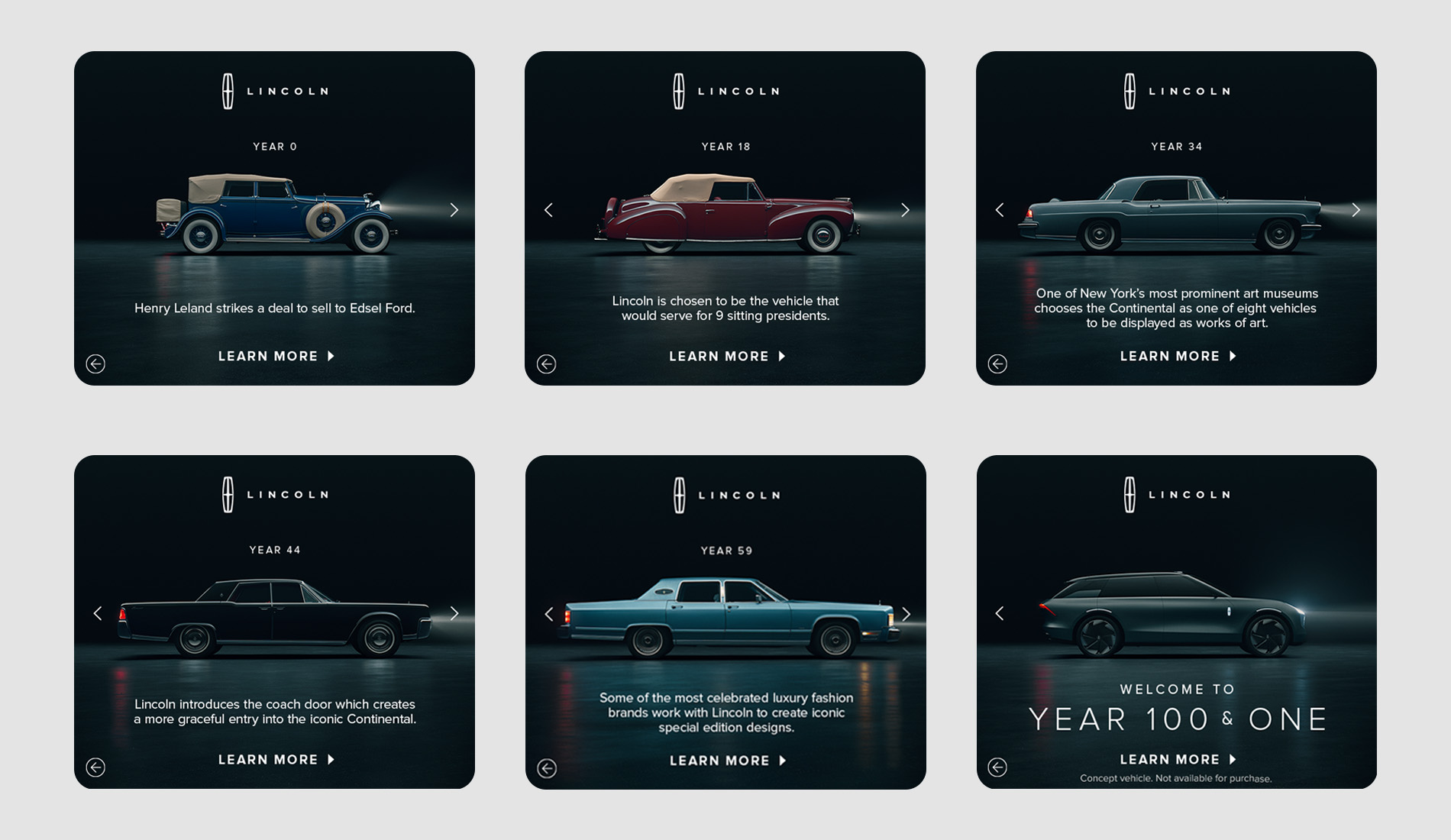
Task: Advance to next slide from the Year 0 card
Action: (455, 209)
